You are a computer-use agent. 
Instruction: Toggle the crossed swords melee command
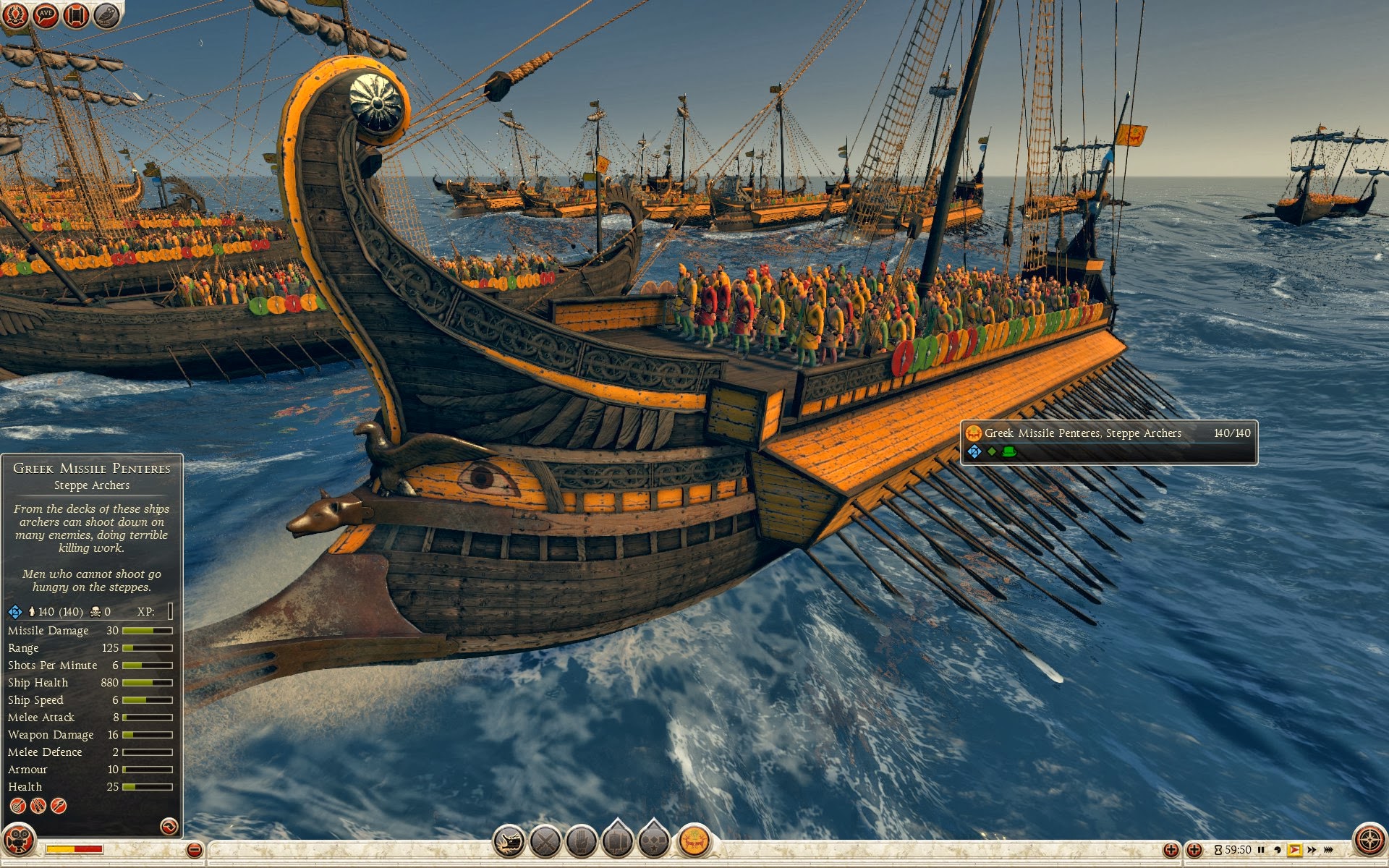point(545,841)
